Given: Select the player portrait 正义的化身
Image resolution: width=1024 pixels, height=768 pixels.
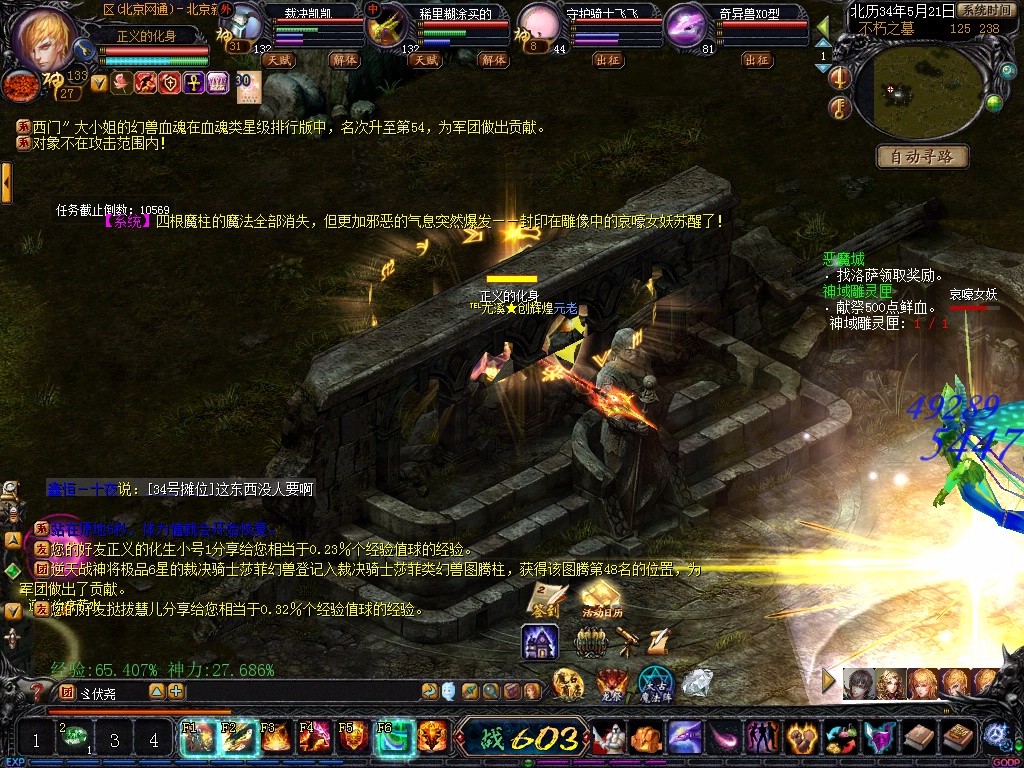Looking at the screenshot, I should tap(45, 38).
